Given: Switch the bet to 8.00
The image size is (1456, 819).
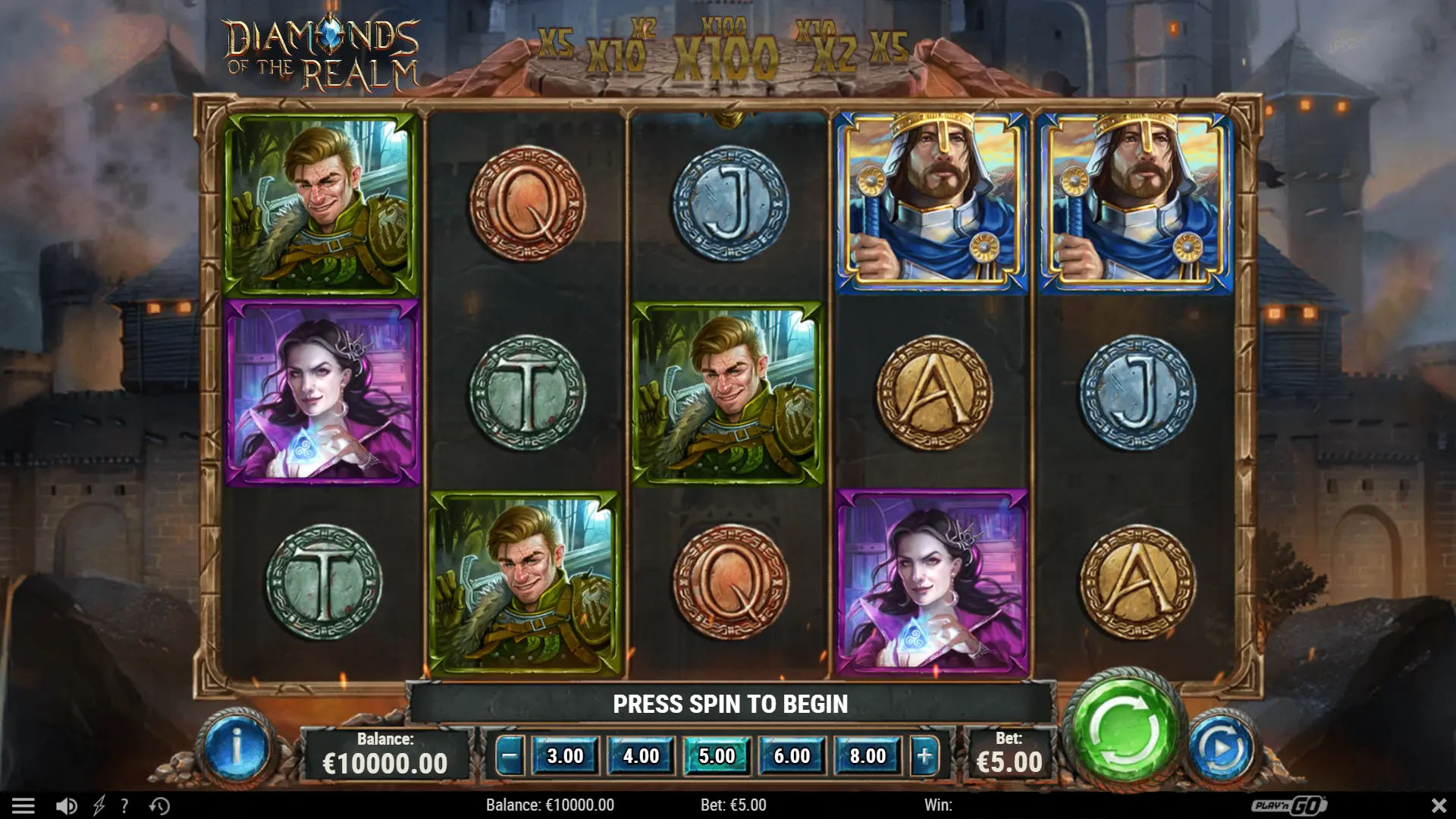Looking at the screenshot, I should (x=868, y=756).
